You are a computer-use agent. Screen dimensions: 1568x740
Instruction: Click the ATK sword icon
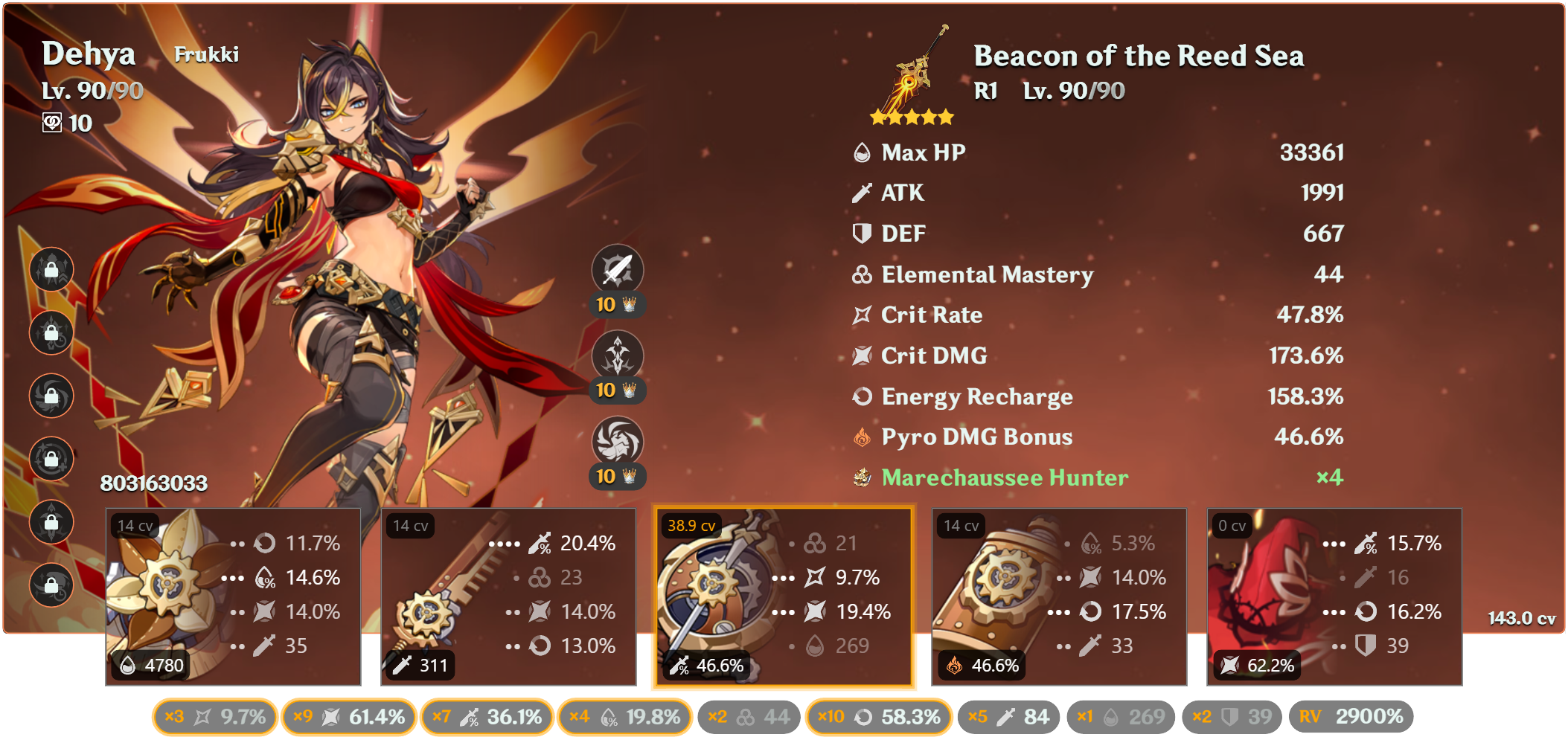pos(862,193)
